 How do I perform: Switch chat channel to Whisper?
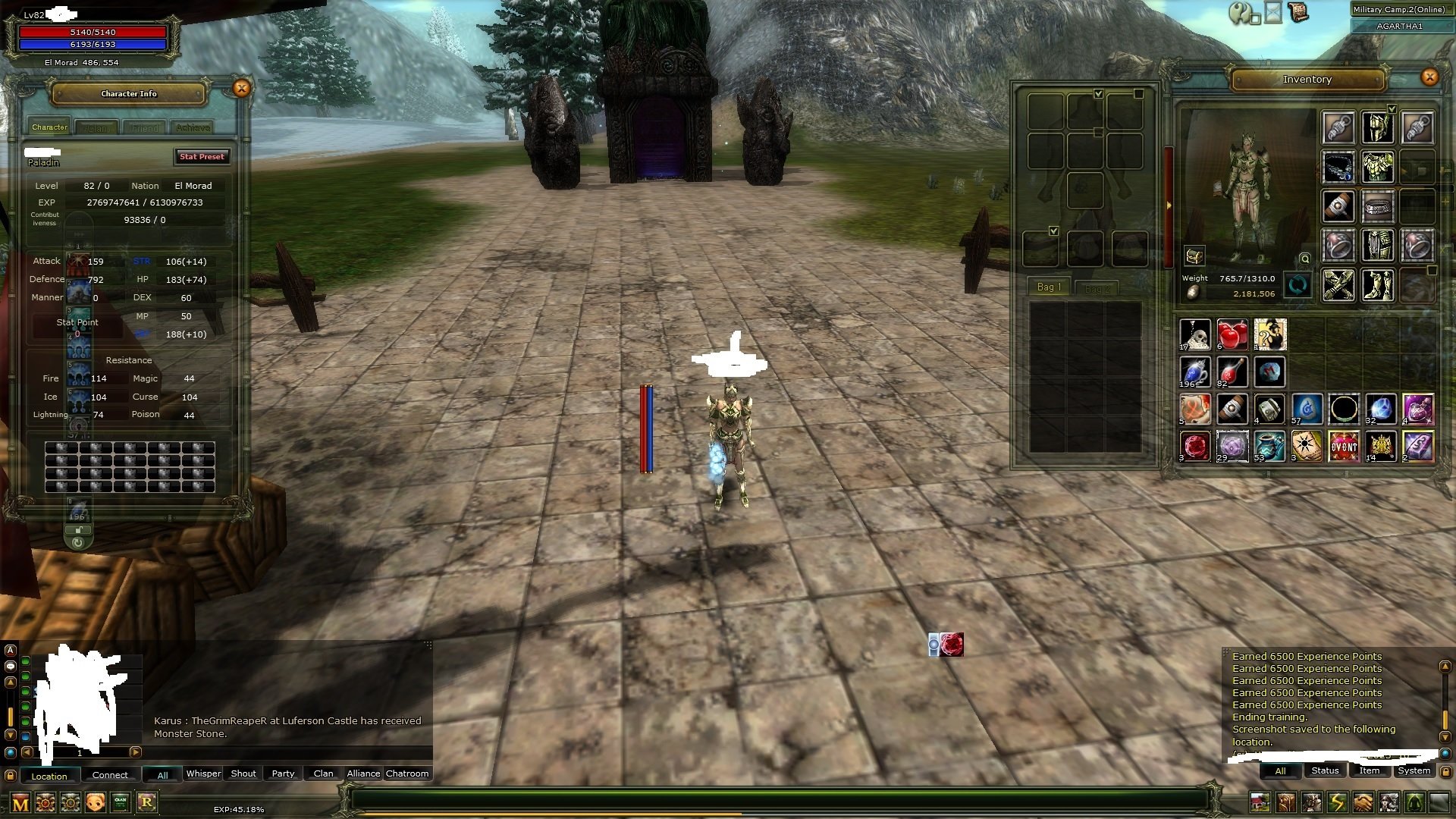click(x=202, y=773)
